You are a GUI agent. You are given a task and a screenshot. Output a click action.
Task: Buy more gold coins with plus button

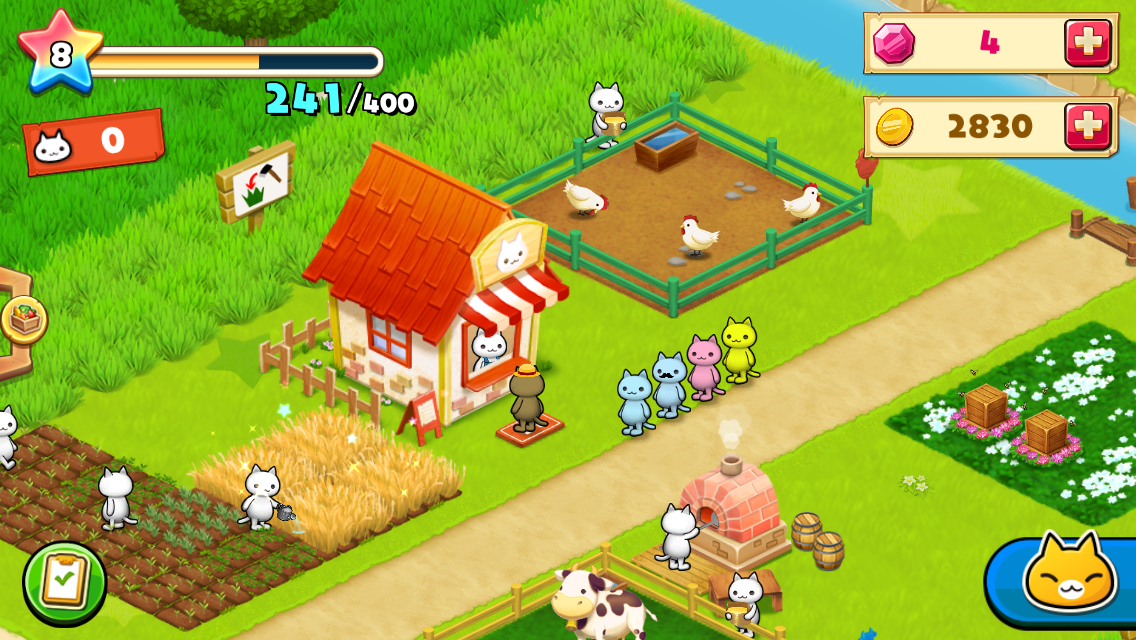coord(1087,126)
